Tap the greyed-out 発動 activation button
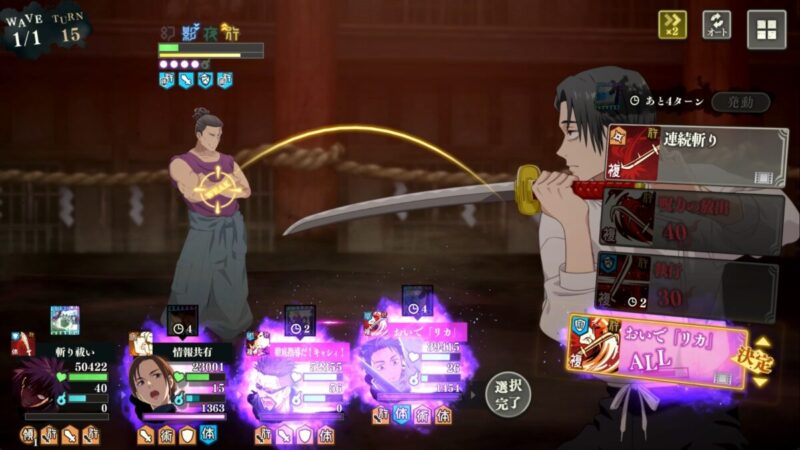 pos(741,102)
